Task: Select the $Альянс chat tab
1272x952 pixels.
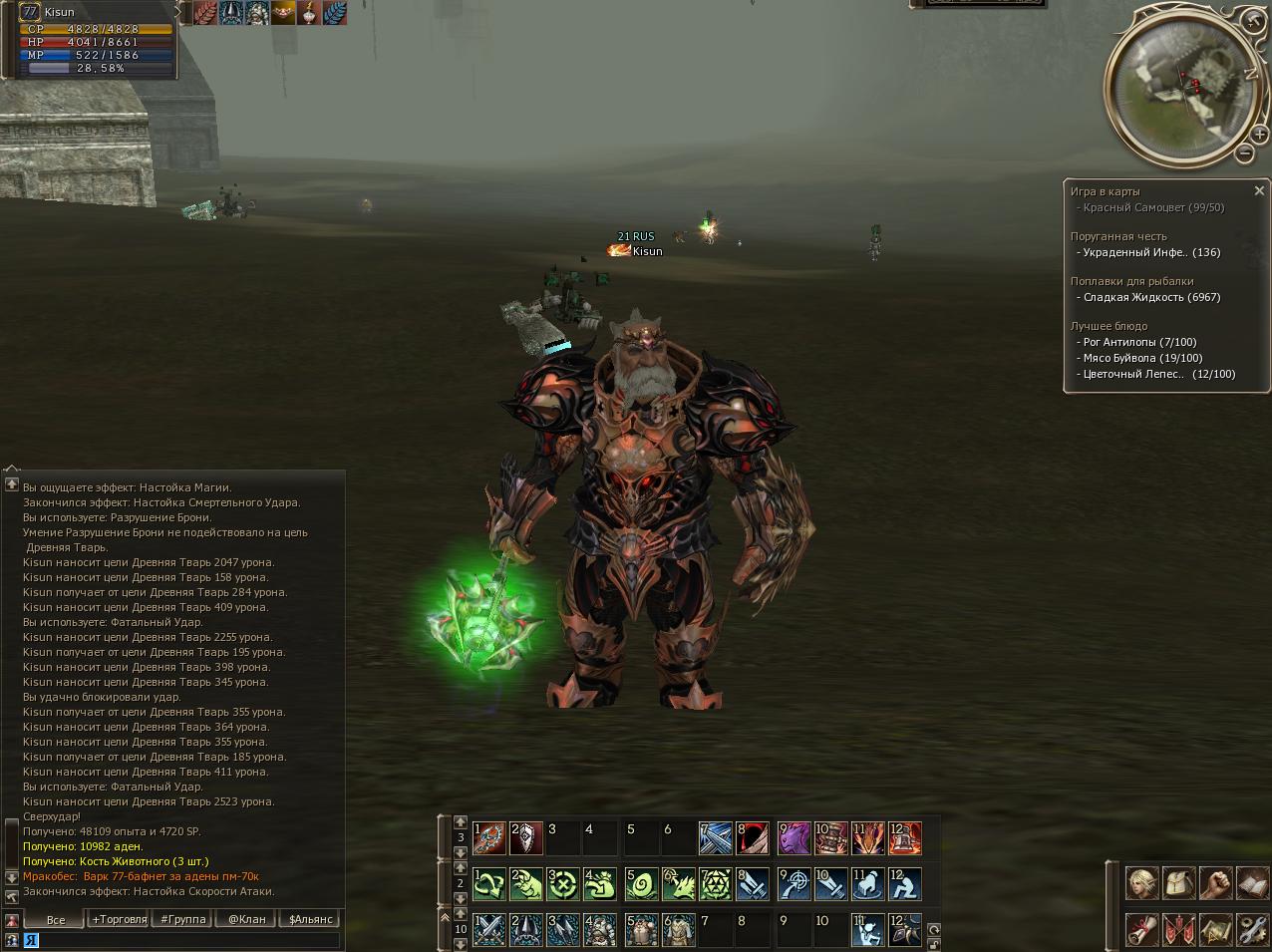Action: click(x=310, y=919)
